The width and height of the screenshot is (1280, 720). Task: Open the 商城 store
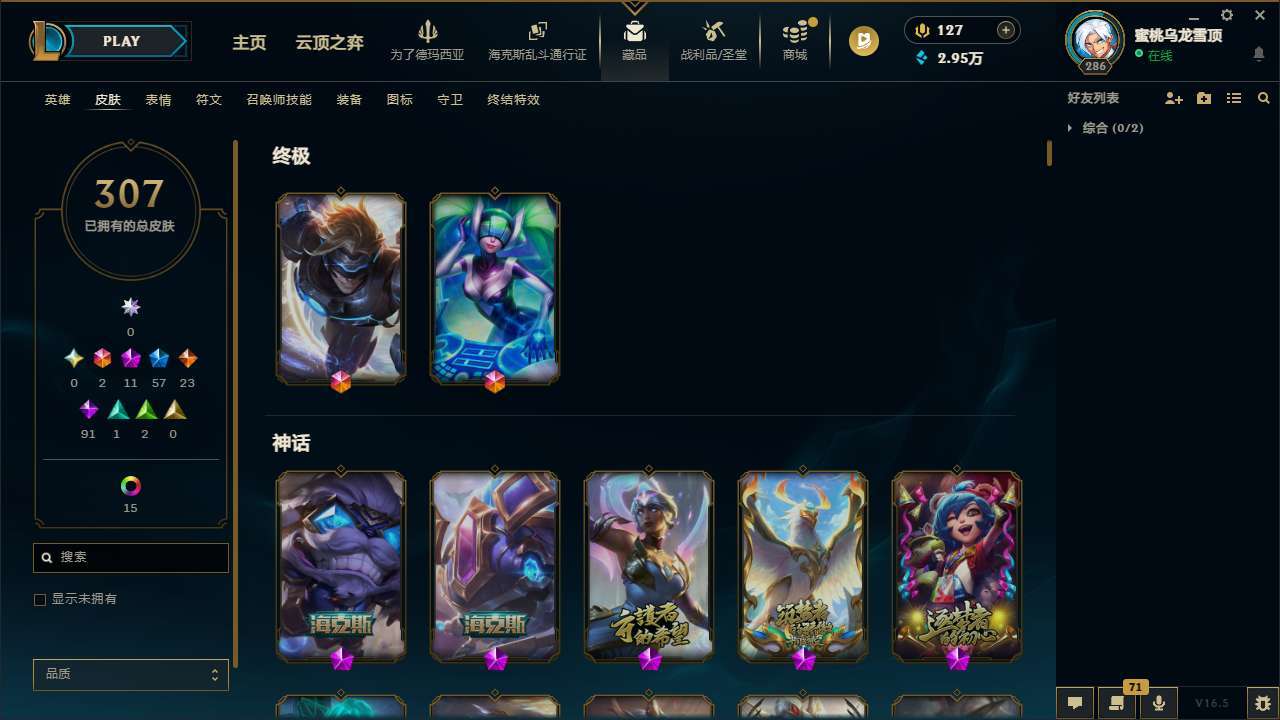pyautogui.click(x=794, y=40)
